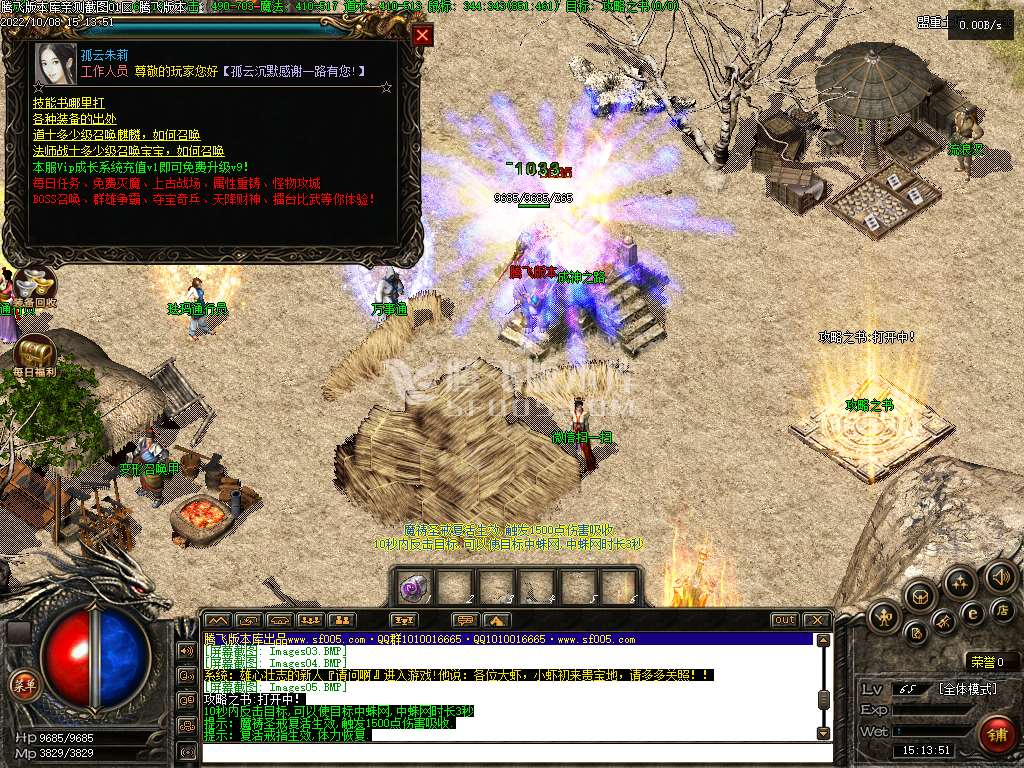Toggle the 全体模式 attack mode label
The height and width of the screenshot is (768, 1024).
coord(967,689)
